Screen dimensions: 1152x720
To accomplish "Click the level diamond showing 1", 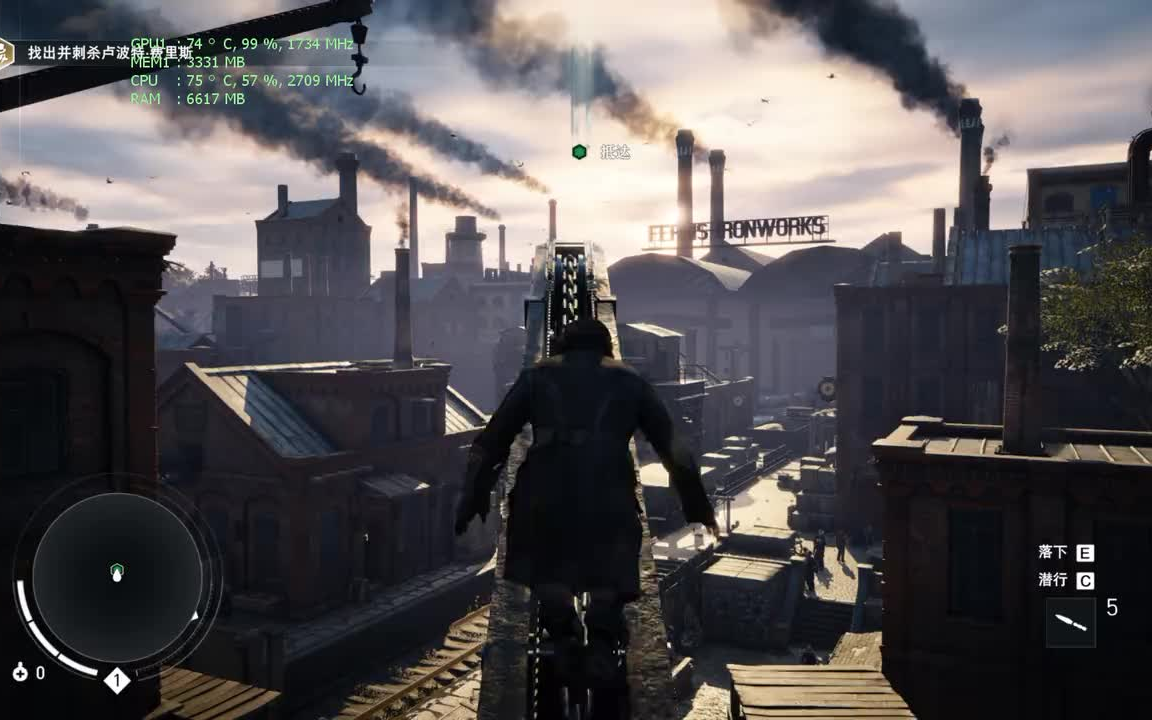I will [117, 681].
